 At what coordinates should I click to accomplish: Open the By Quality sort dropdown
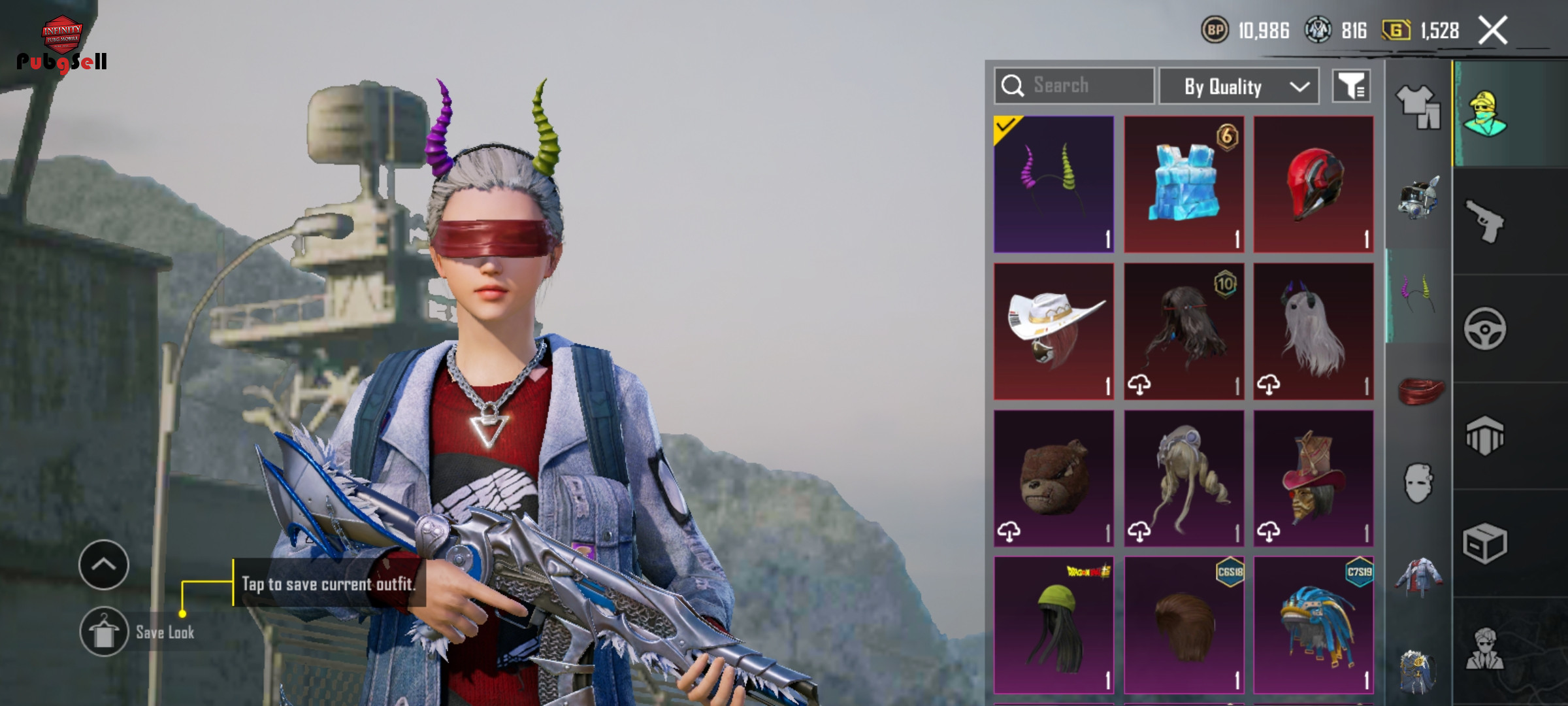click(1239, 86)
